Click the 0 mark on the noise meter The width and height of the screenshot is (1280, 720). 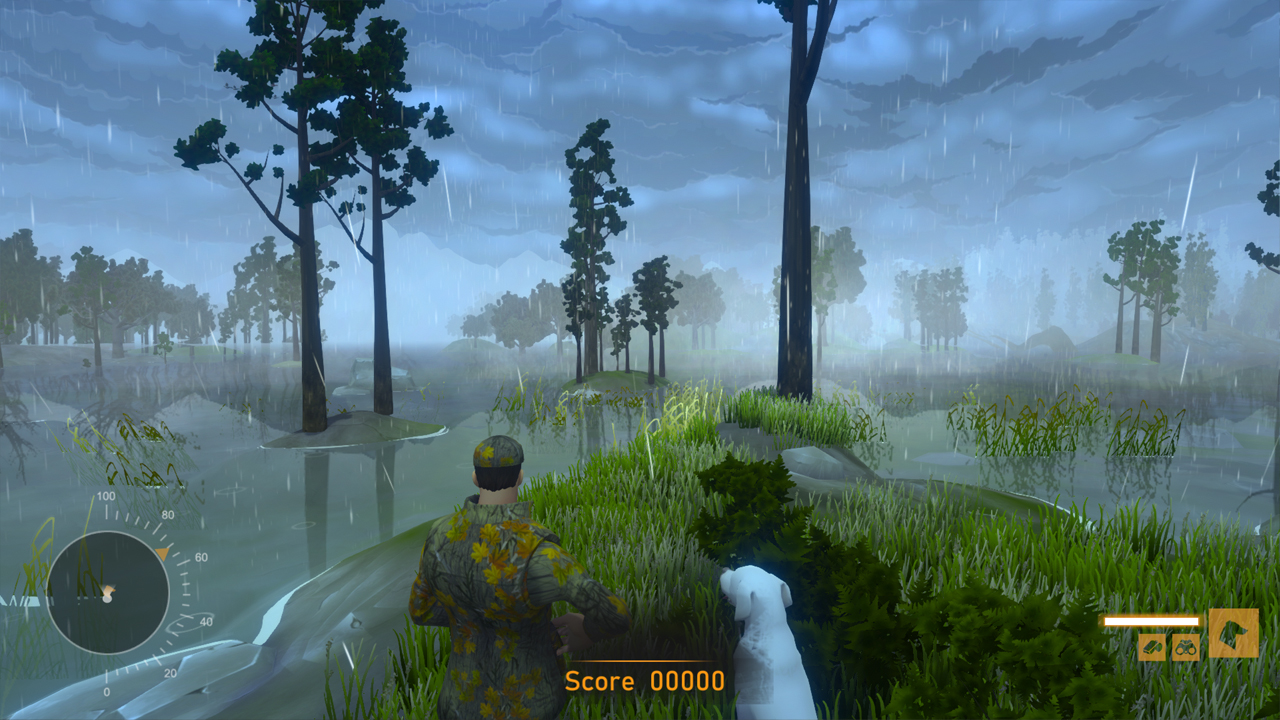[107, 690]
